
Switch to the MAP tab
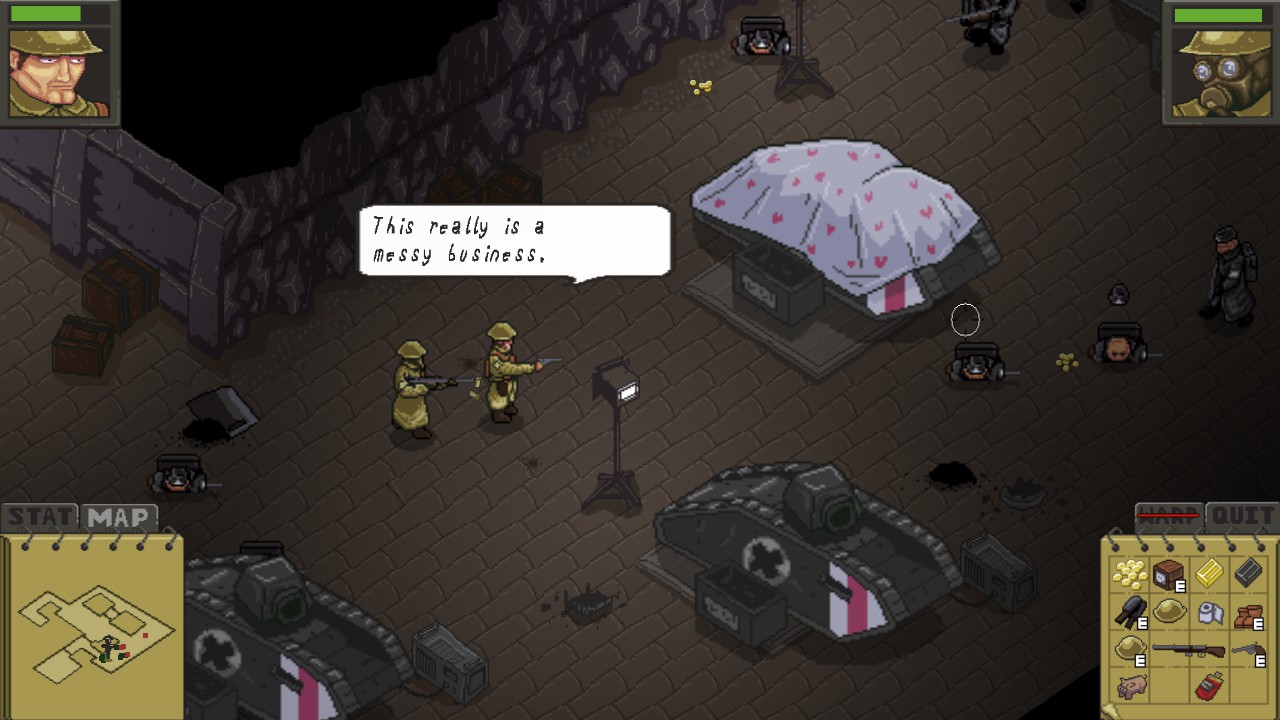pyautogui.click(x=119, y=518)
